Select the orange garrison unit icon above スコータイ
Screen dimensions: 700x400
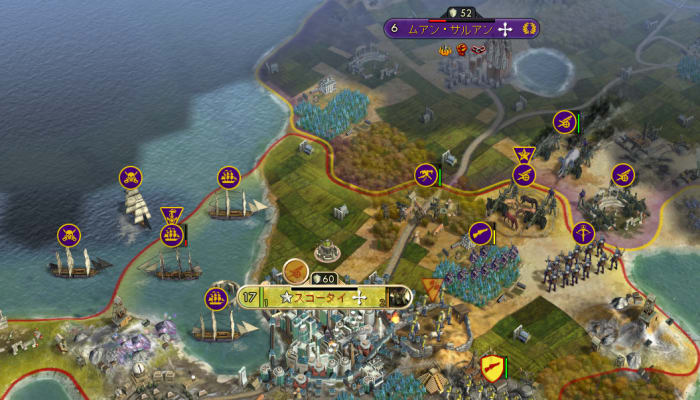[x=295, y=270]
